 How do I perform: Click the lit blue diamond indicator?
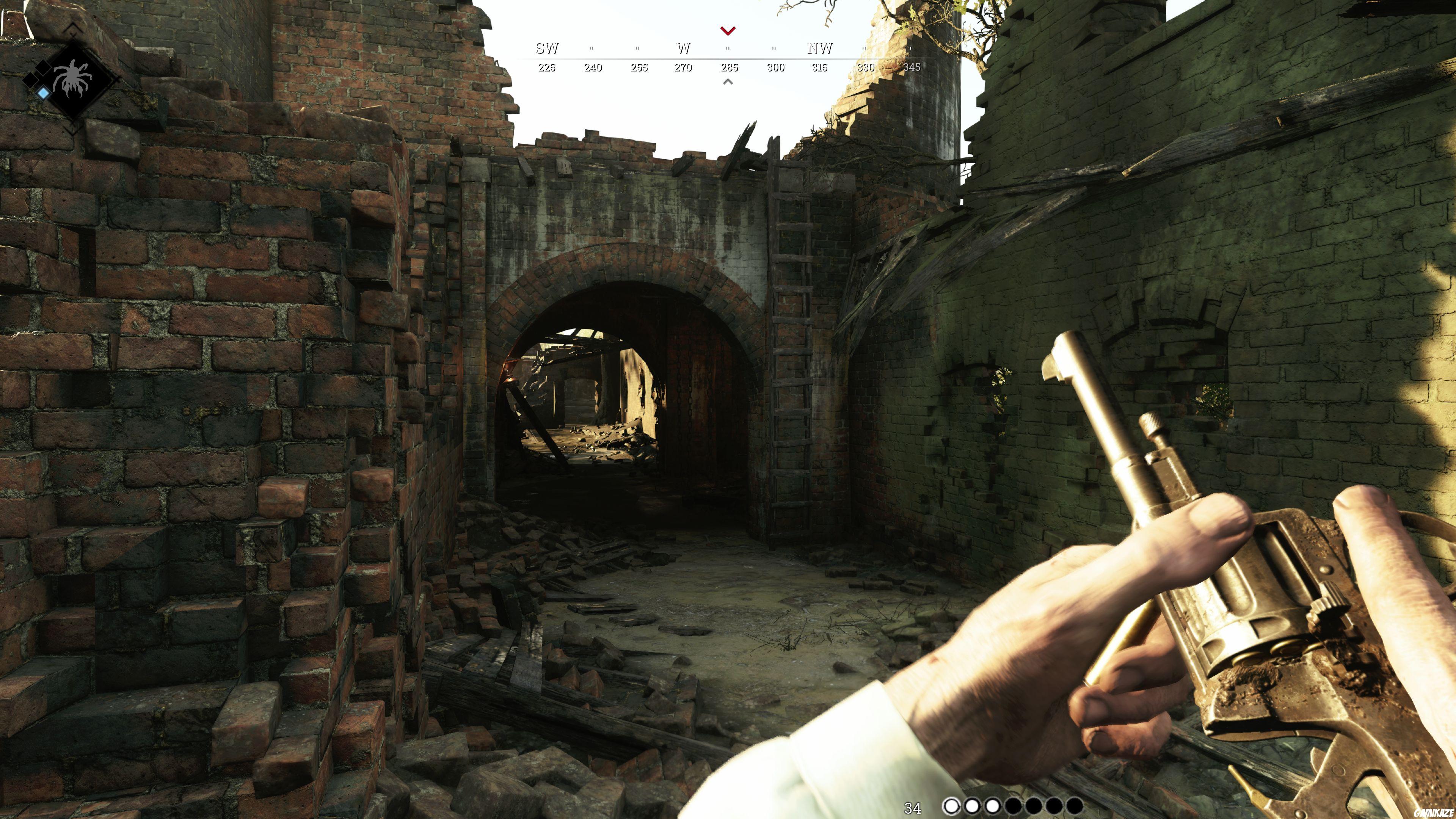click(x=43, y=93)
